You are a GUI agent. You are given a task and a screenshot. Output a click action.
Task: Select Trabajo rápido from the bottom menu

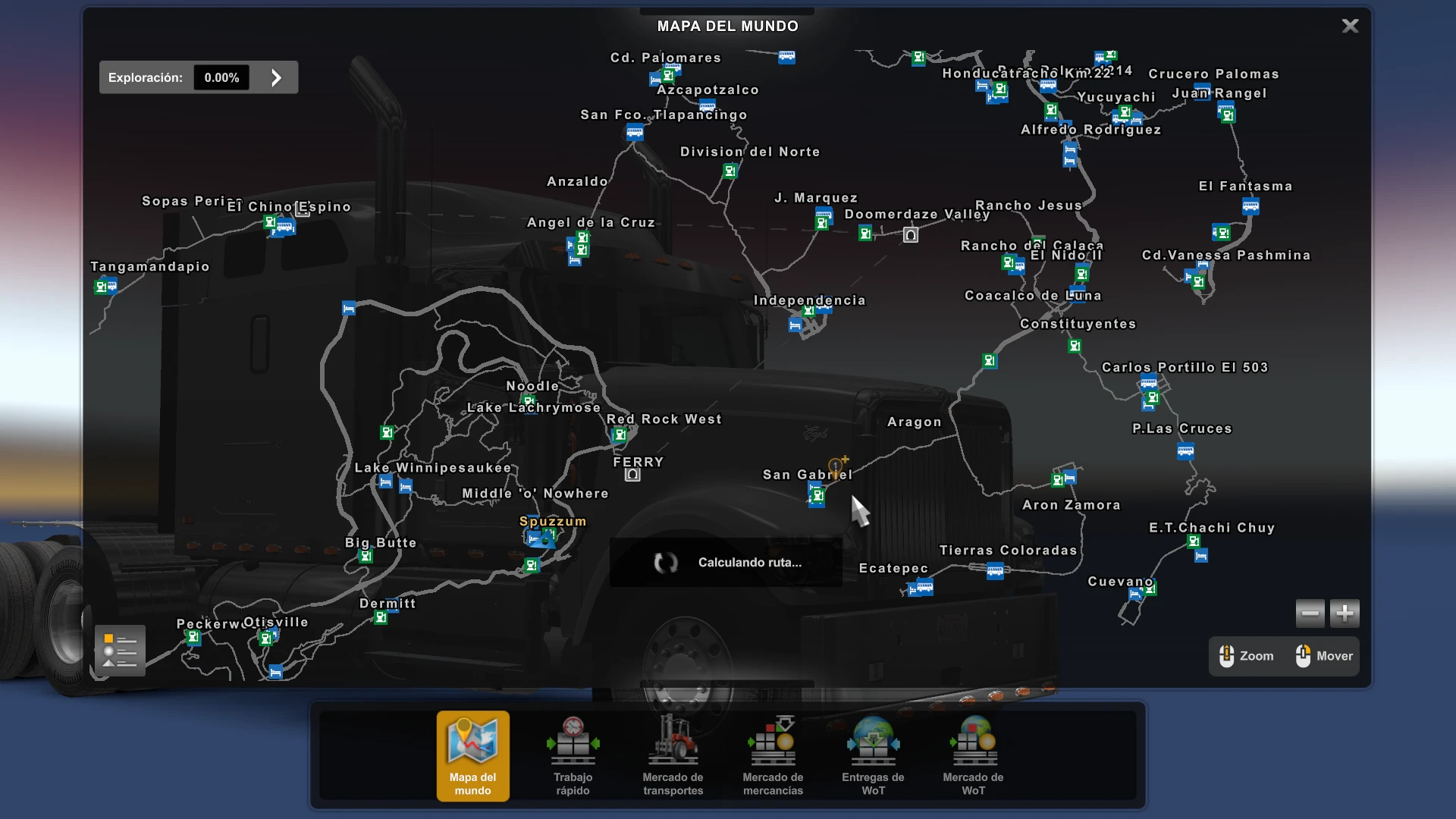pos(572,756)
